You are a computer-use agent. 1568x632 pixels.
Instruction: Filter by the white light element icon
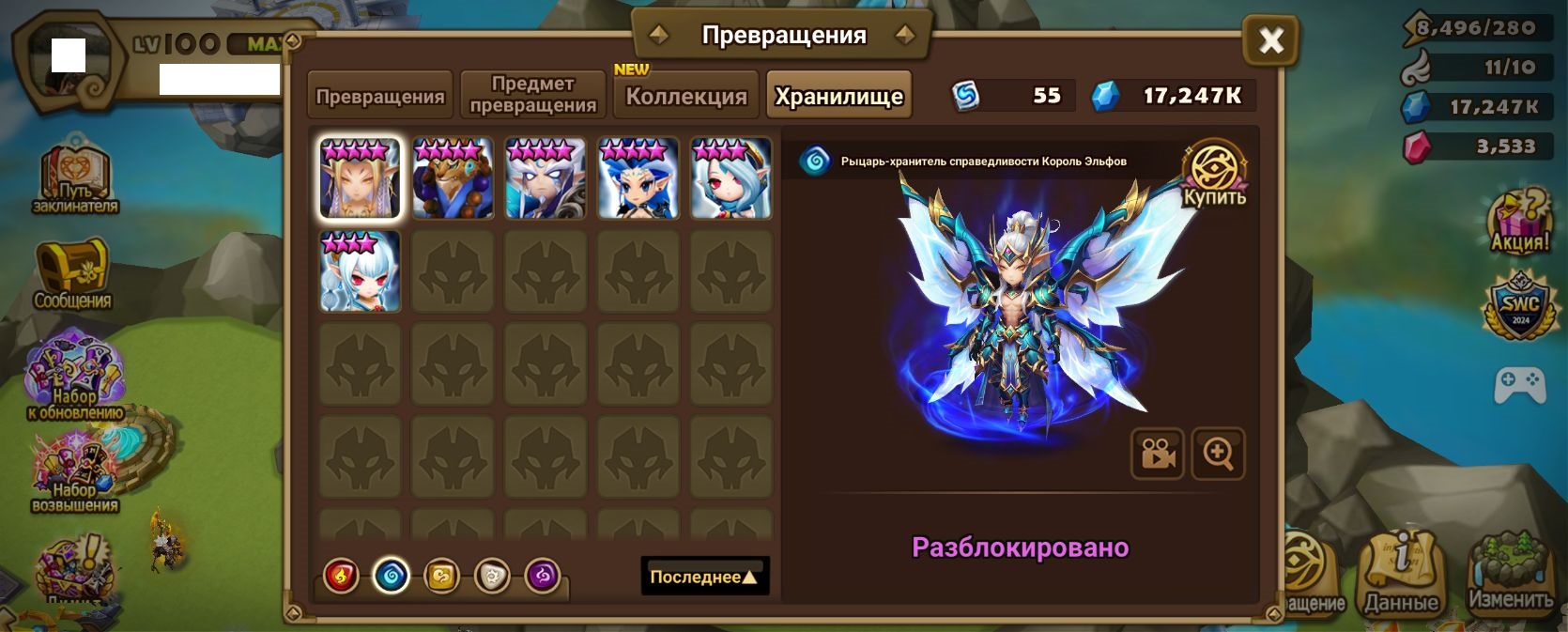click(492, 576)
